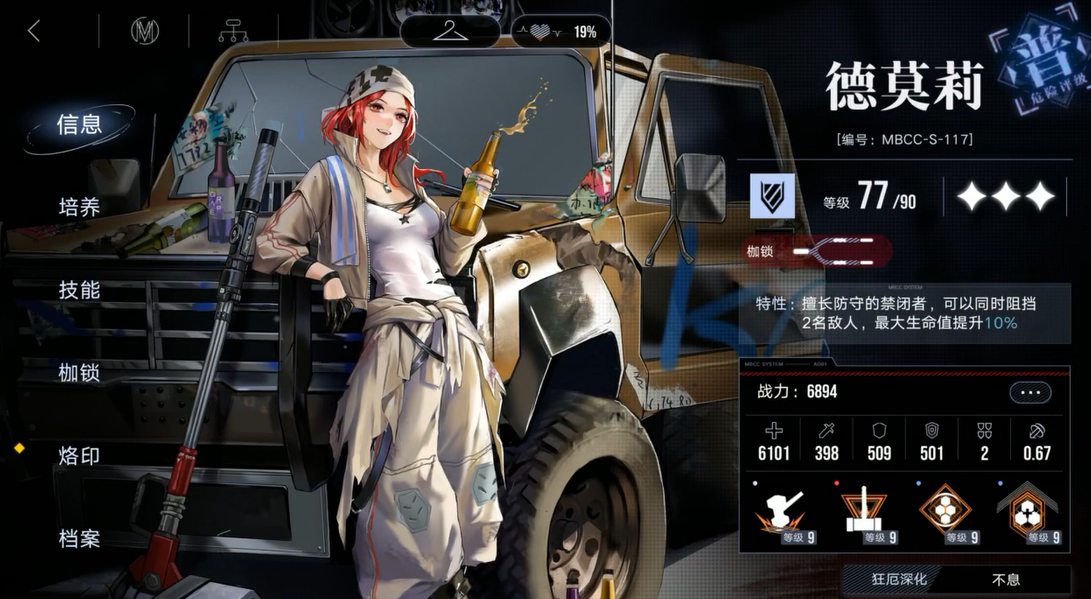Select the diamond-framed hexagon cluster skill icon

pos(945,514)
